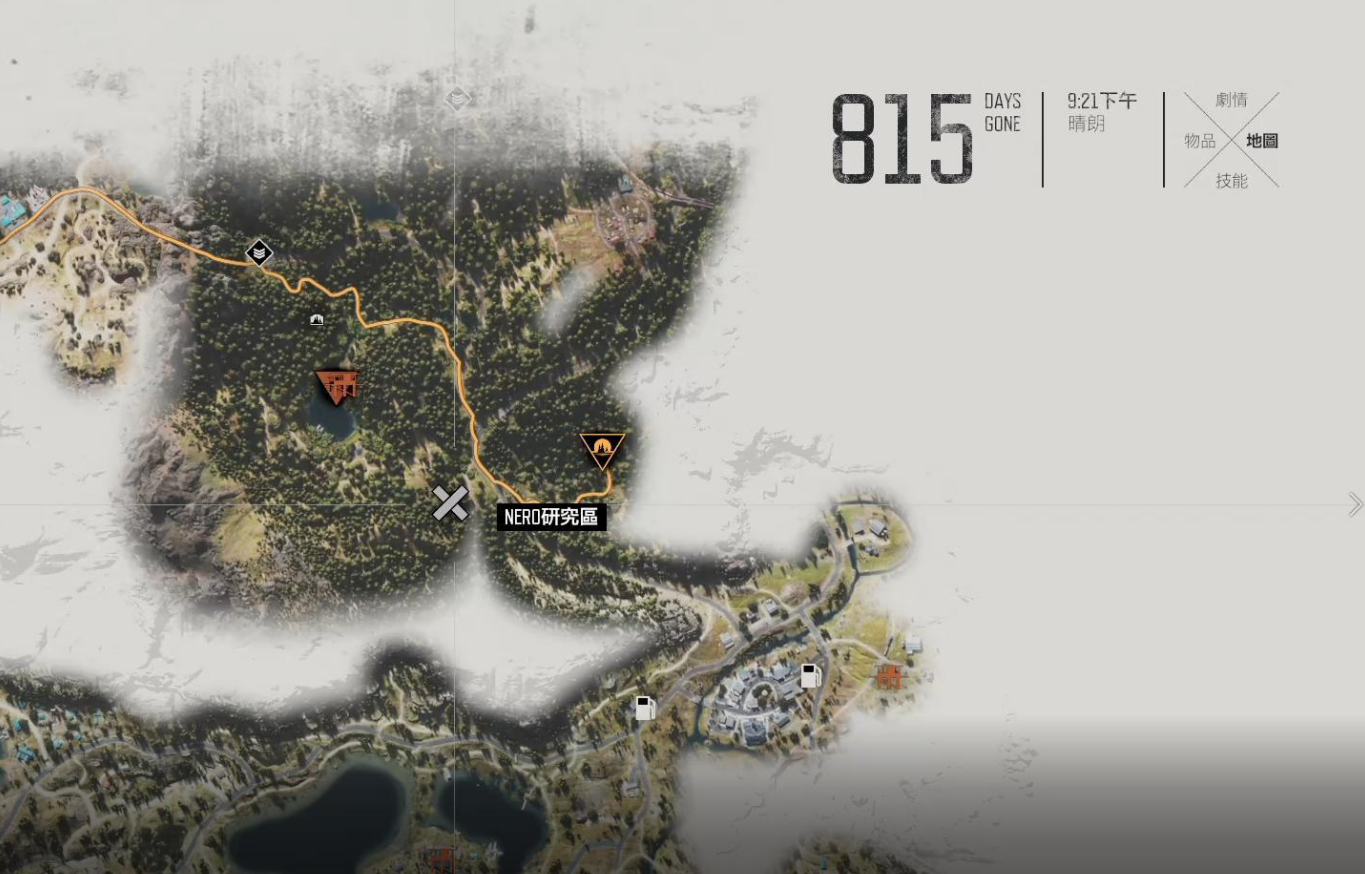Open the 物品 inventory tab
Image resolution: width=1365 pixels, height=874 pixels.
click(1200, 141)
